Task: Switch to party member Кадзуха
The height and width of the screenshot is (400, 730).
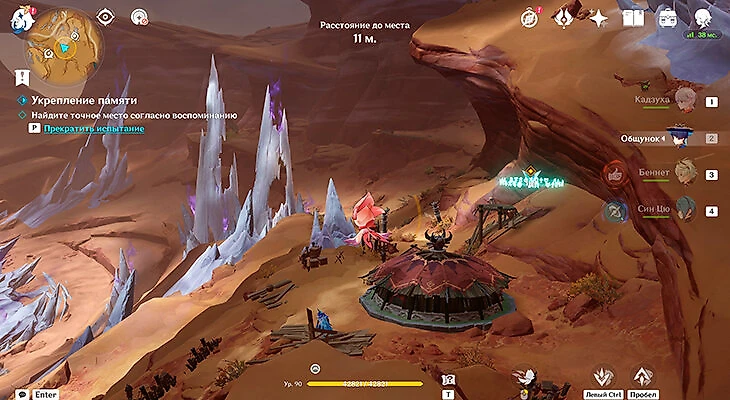Action: click(x=684, y=99)
